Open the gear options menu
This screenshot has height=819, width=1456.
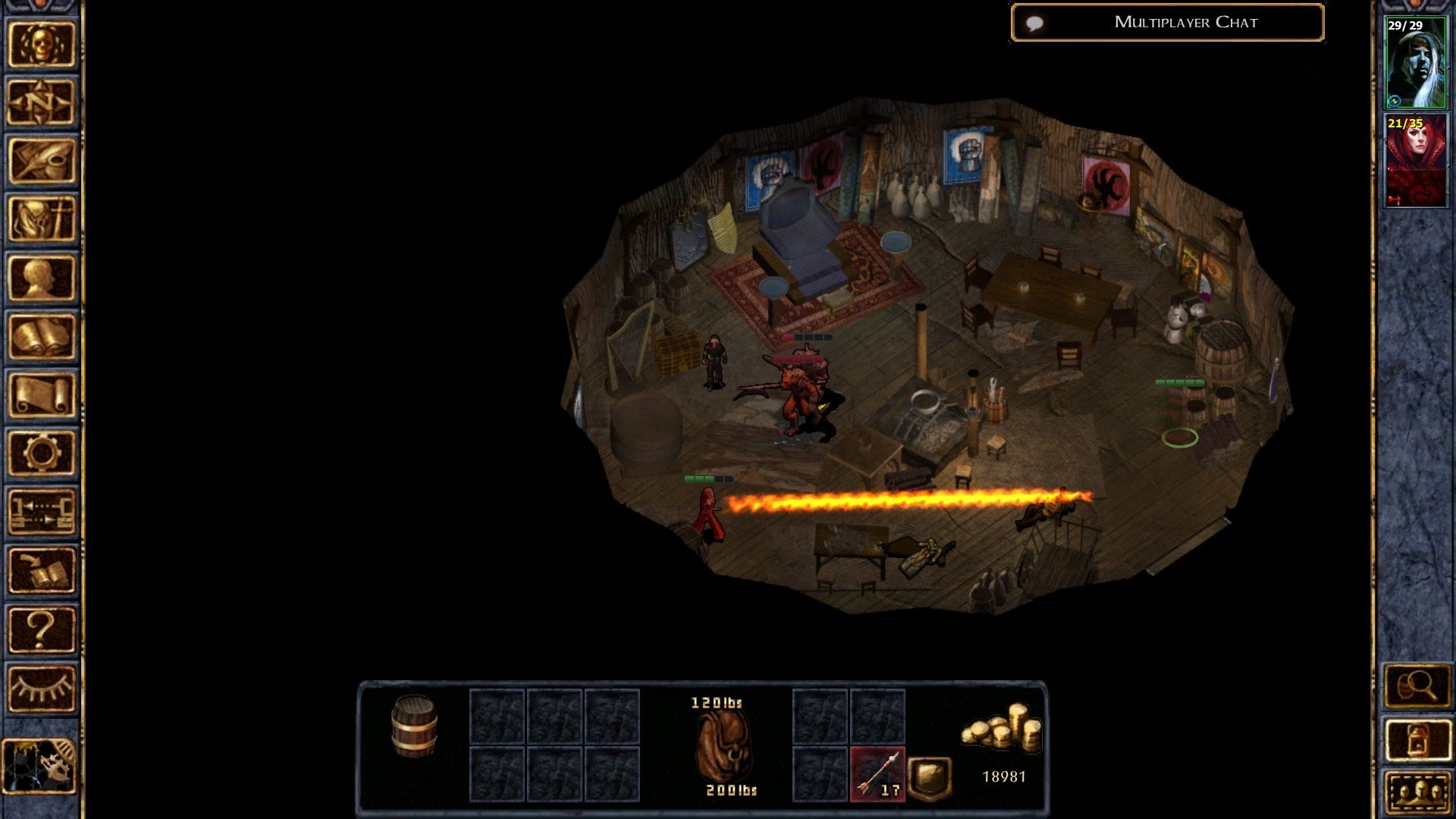tap(42, 453)
